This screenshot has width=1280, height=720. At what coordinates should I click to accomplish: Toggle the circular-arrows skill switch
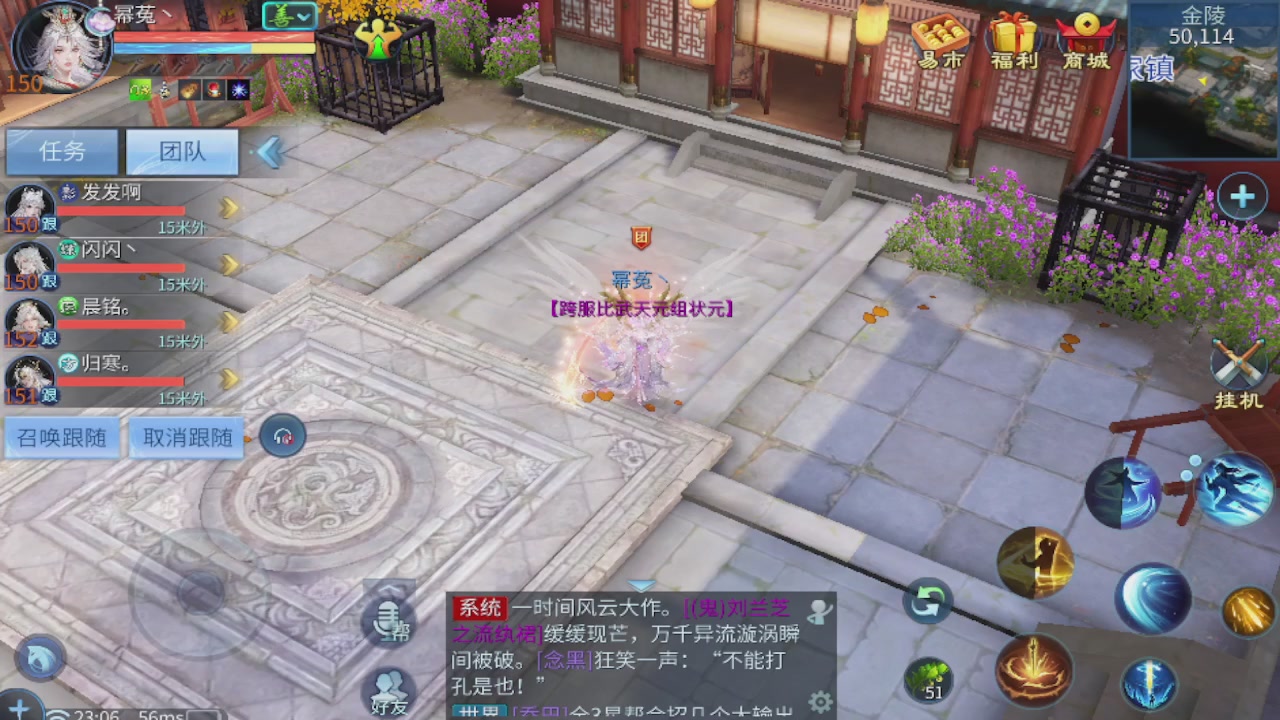[x=925, y=601]
